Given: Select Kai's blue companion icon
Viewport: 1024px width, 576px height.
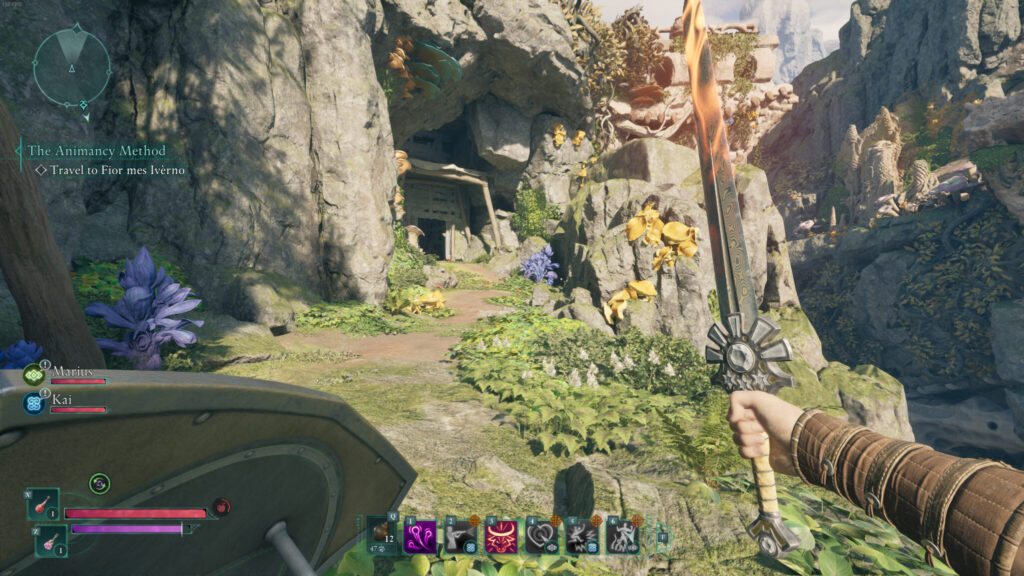Looking at the screenshot, I should [33, 404].
